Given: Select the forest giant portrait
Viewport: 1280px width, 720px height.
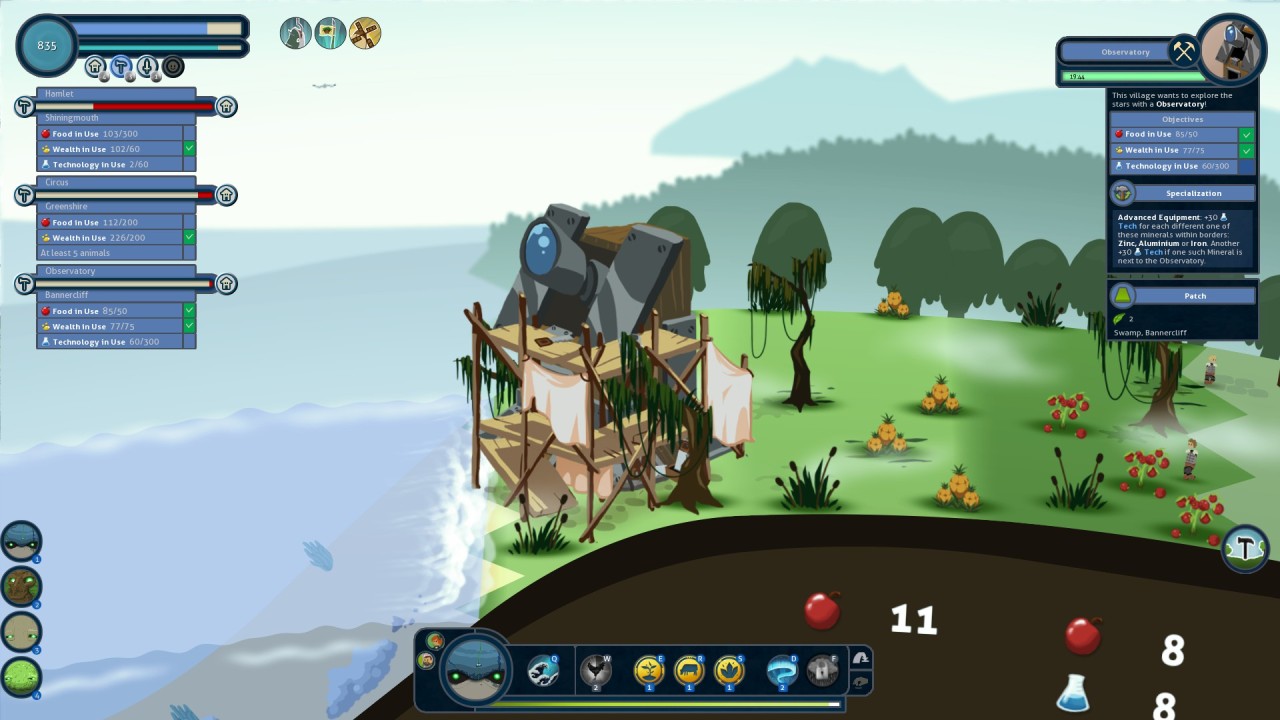Looking at the screenshot, I should click(21, 587).
